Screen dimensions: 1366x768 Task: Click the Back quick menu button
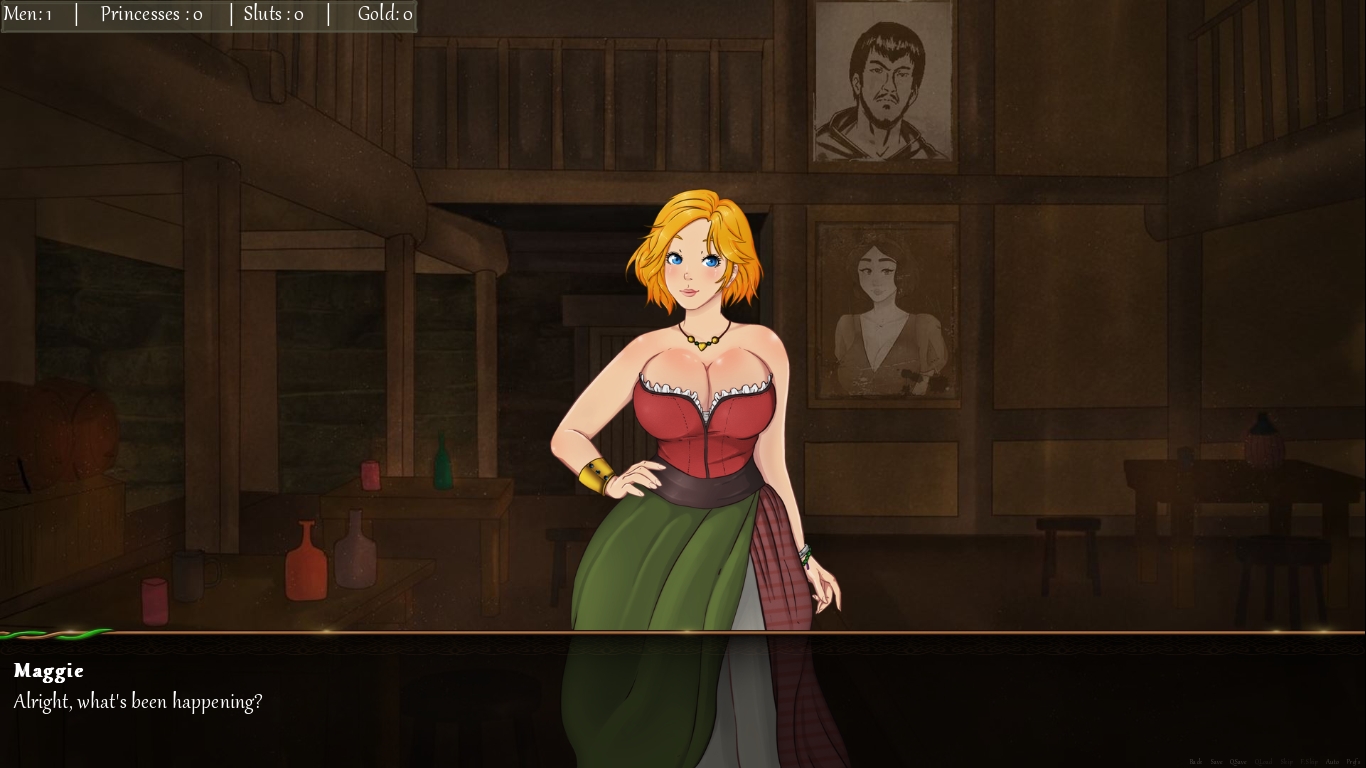click(x=1196, y=762)
